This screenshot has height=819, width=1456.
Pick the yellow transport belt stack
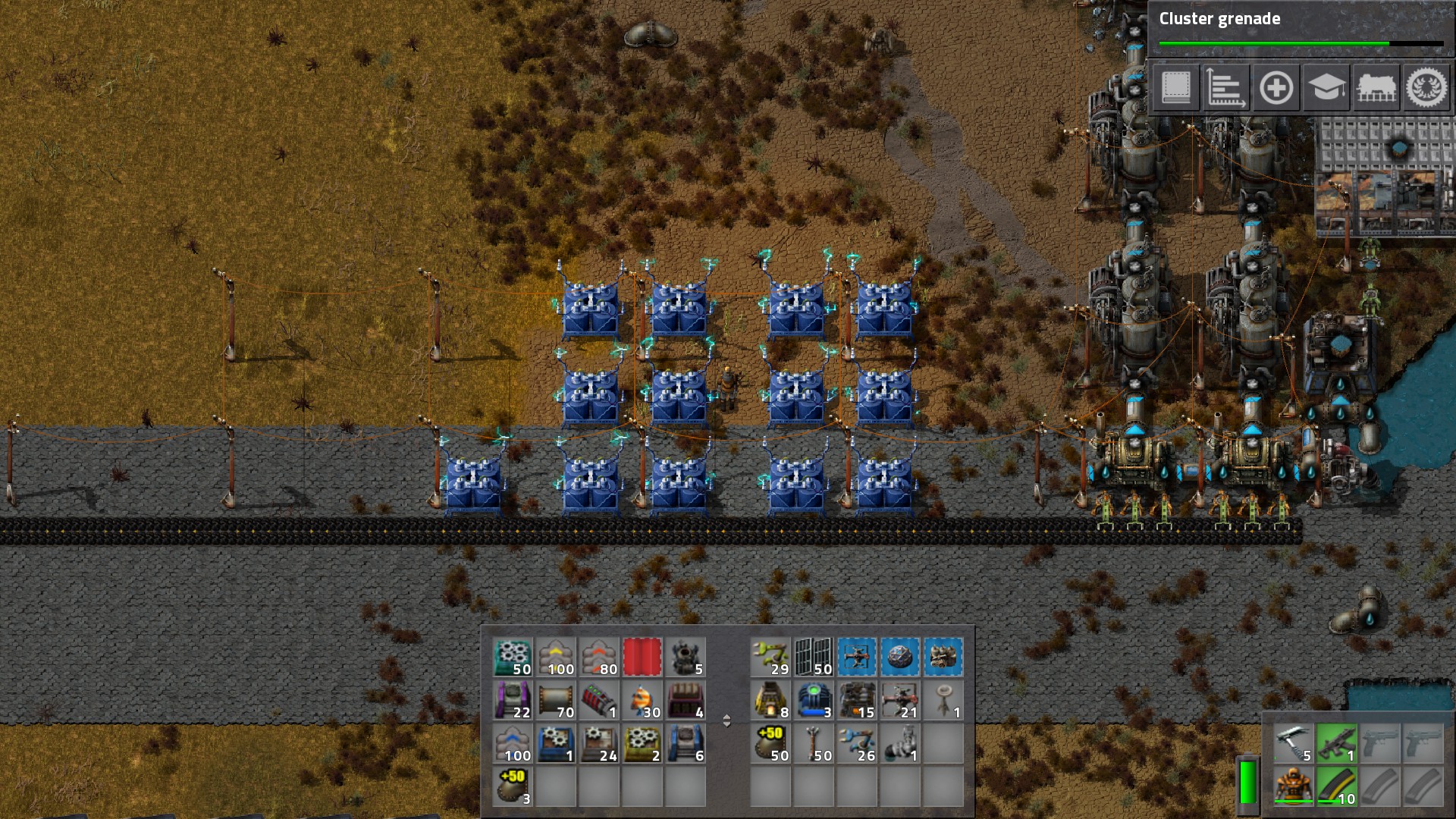(556, 657)
